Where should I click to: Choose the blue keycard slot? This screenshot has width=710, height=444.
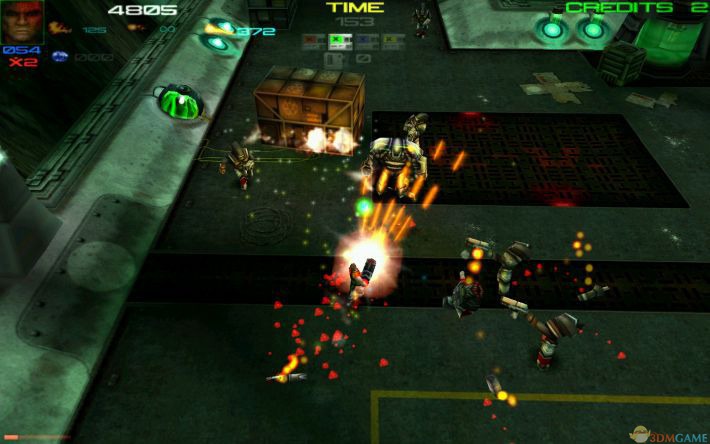(365, 42)
